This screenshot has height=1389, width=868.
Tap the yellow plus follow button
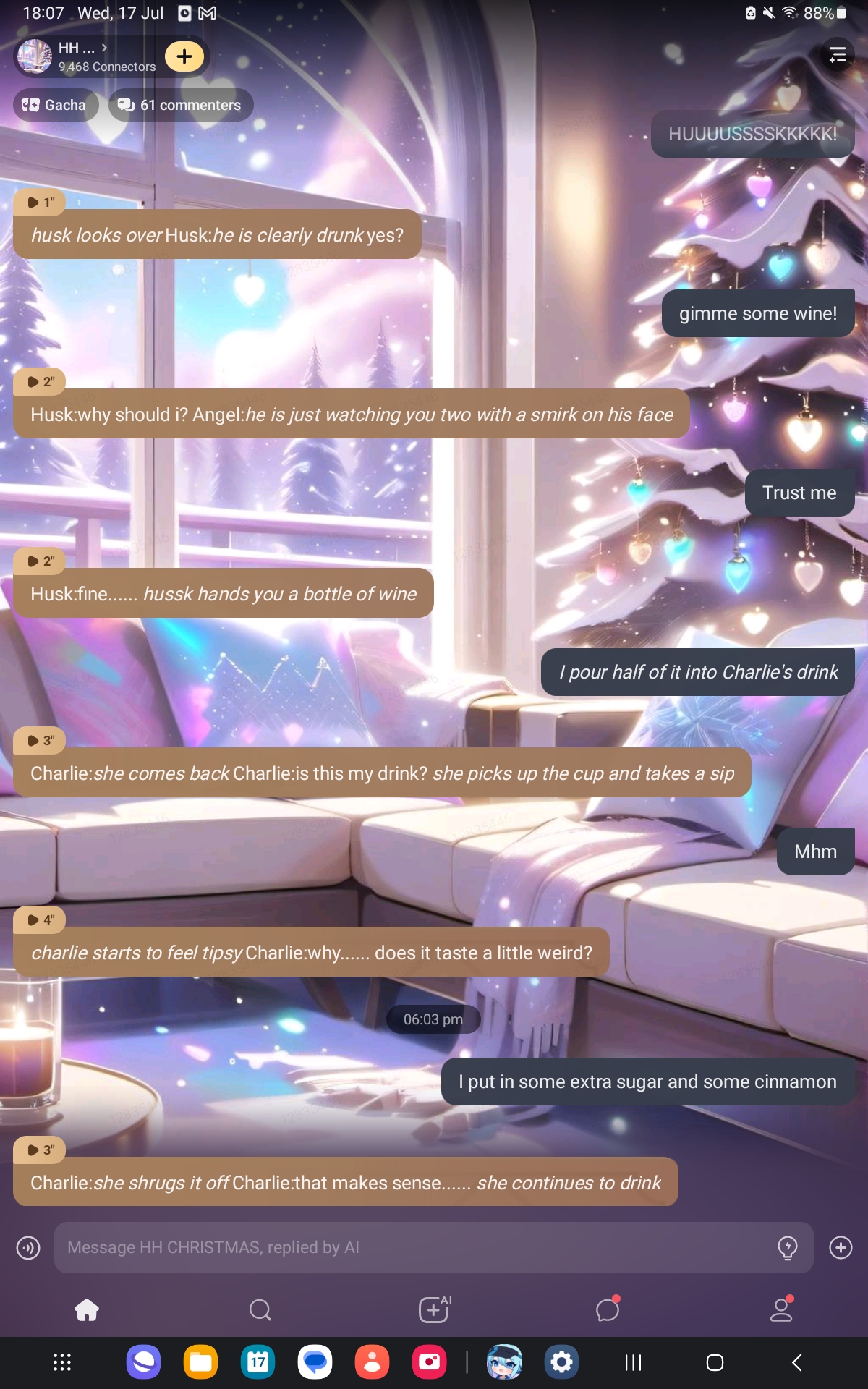pyautogui.click(x=184, y=56)
